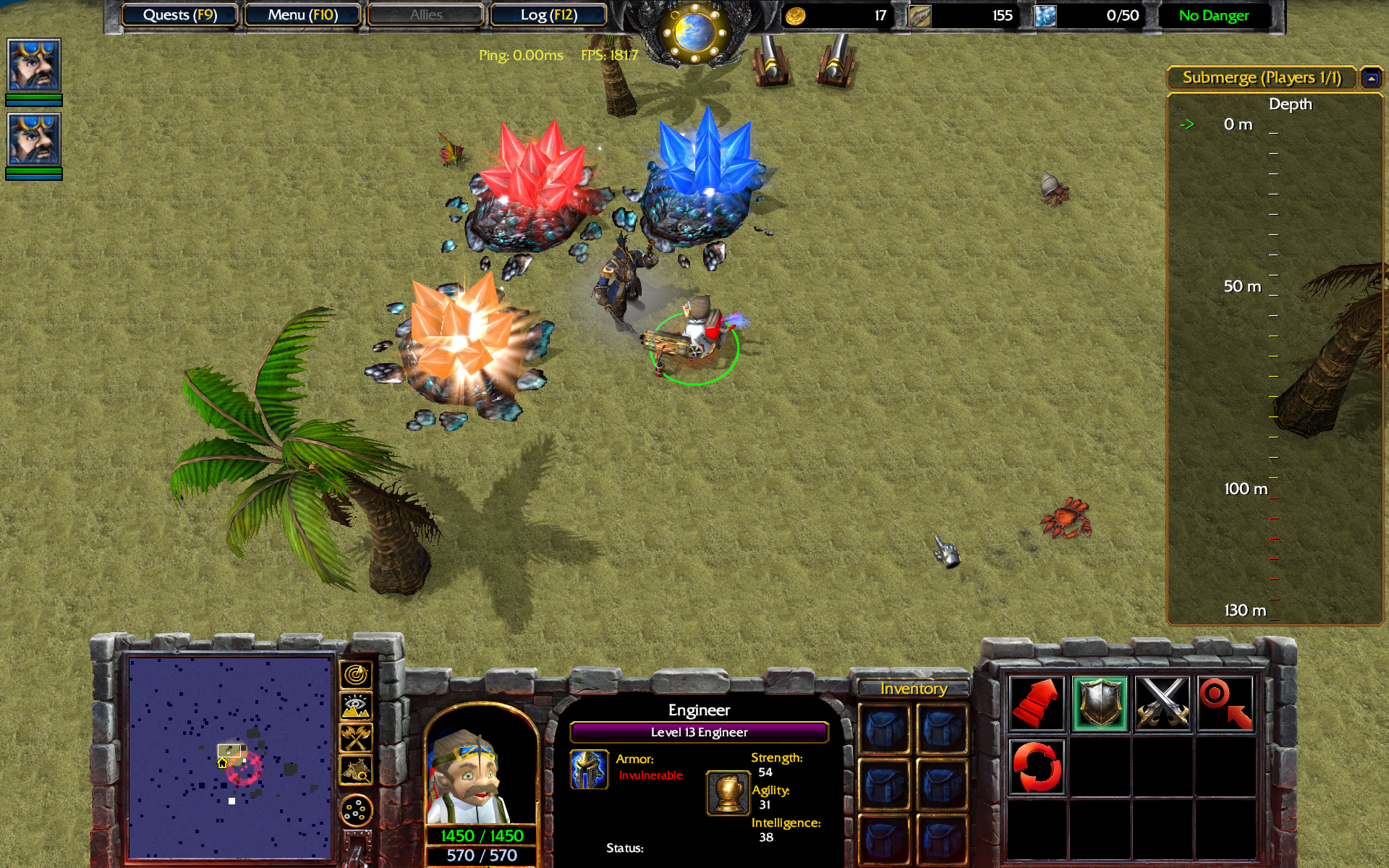The image size is (1389, 868).
Task: Activate the minimap signal ping button
Action: [356, 676]
